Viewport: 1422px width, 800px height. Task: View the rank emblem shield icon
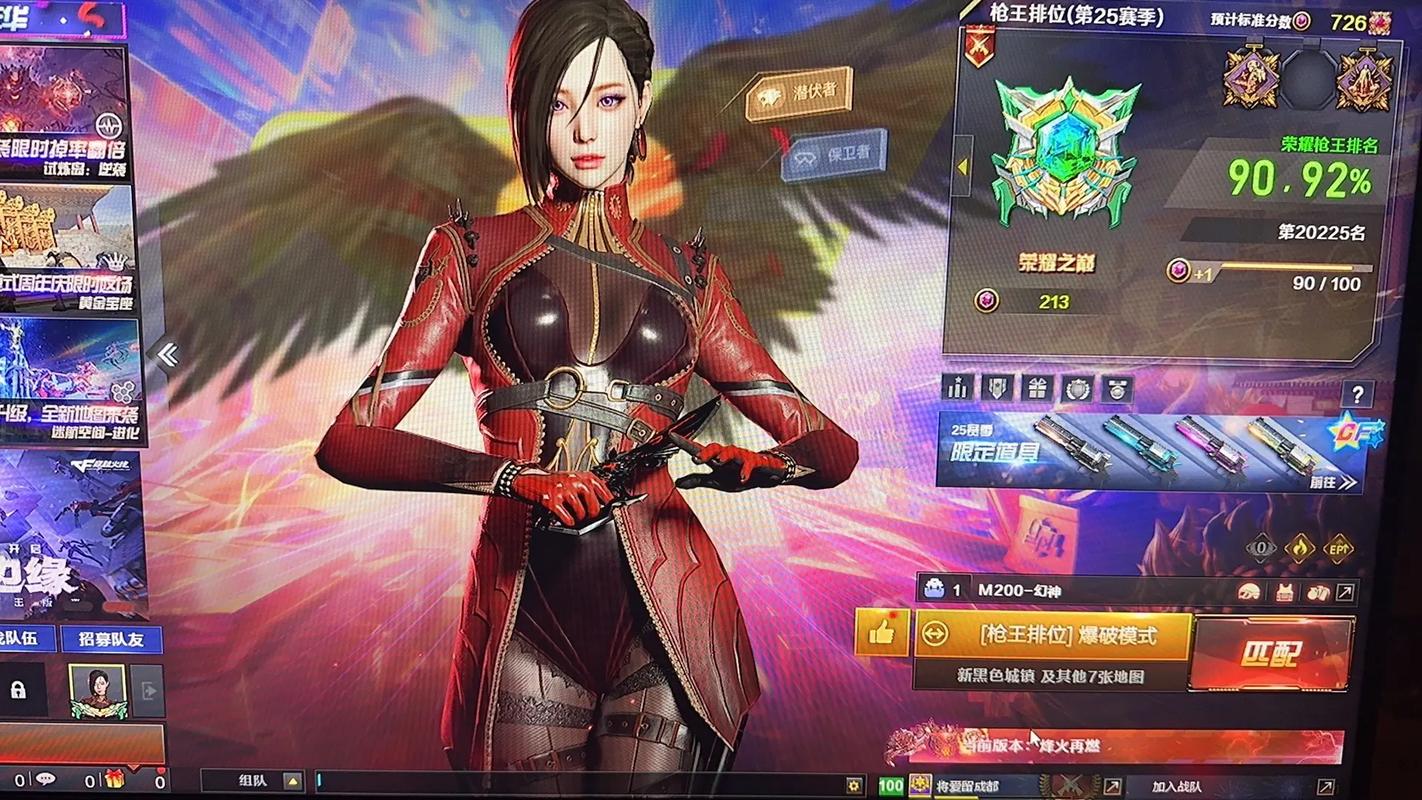point(996,390)
